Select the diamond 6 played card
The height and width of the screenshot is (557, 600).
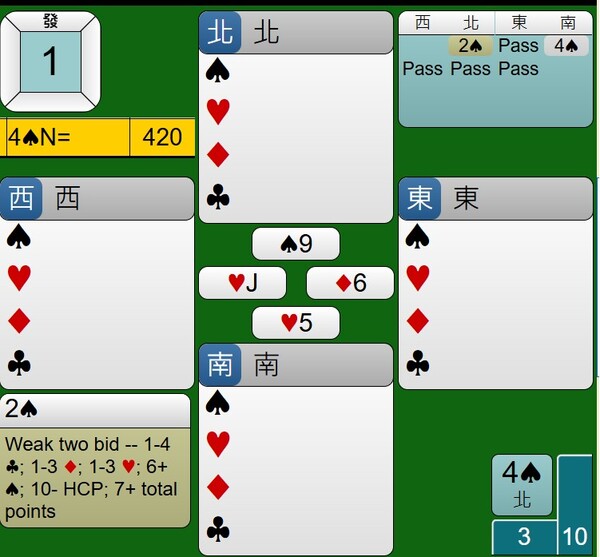point(349,283)
